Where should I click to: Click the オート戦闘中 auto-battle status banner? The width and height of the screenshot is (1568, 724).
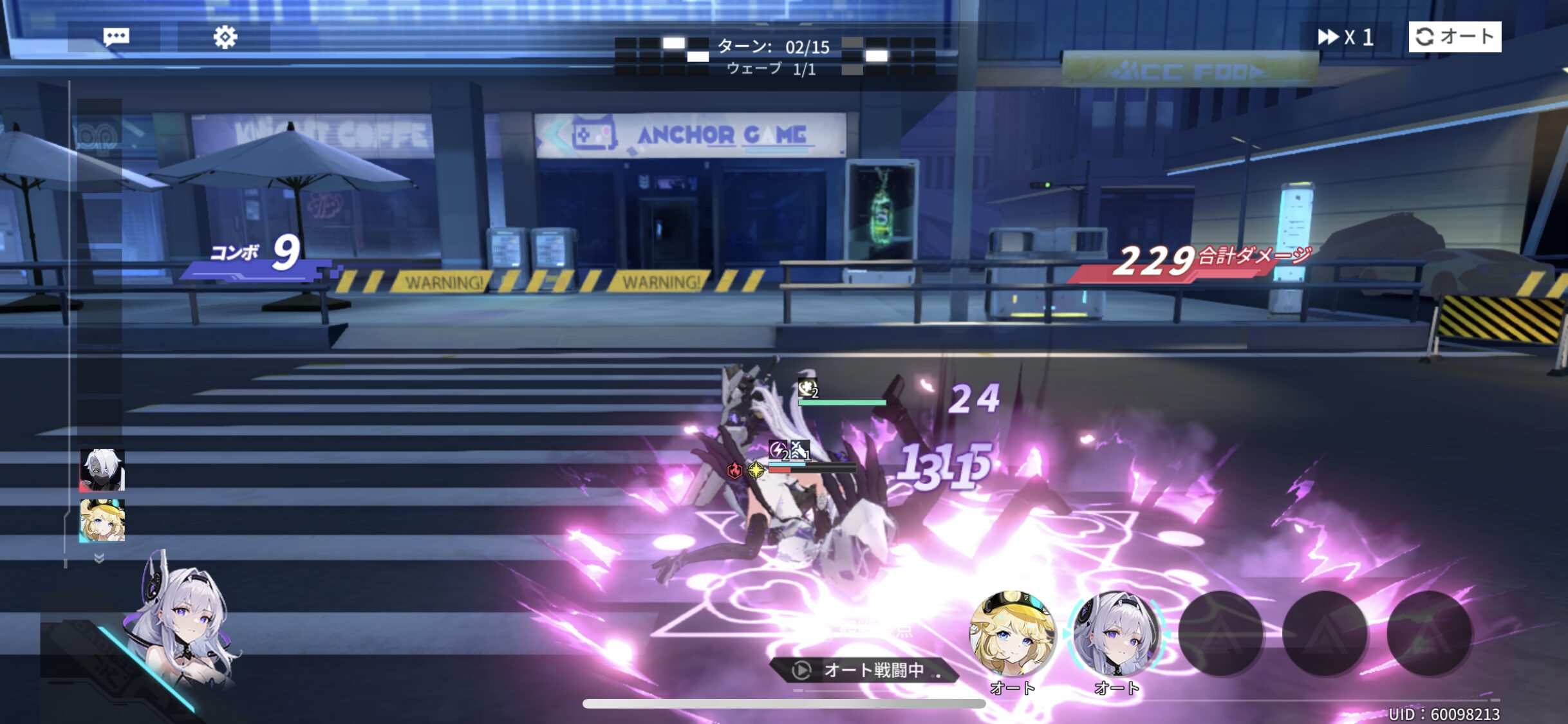pos(866,671)
